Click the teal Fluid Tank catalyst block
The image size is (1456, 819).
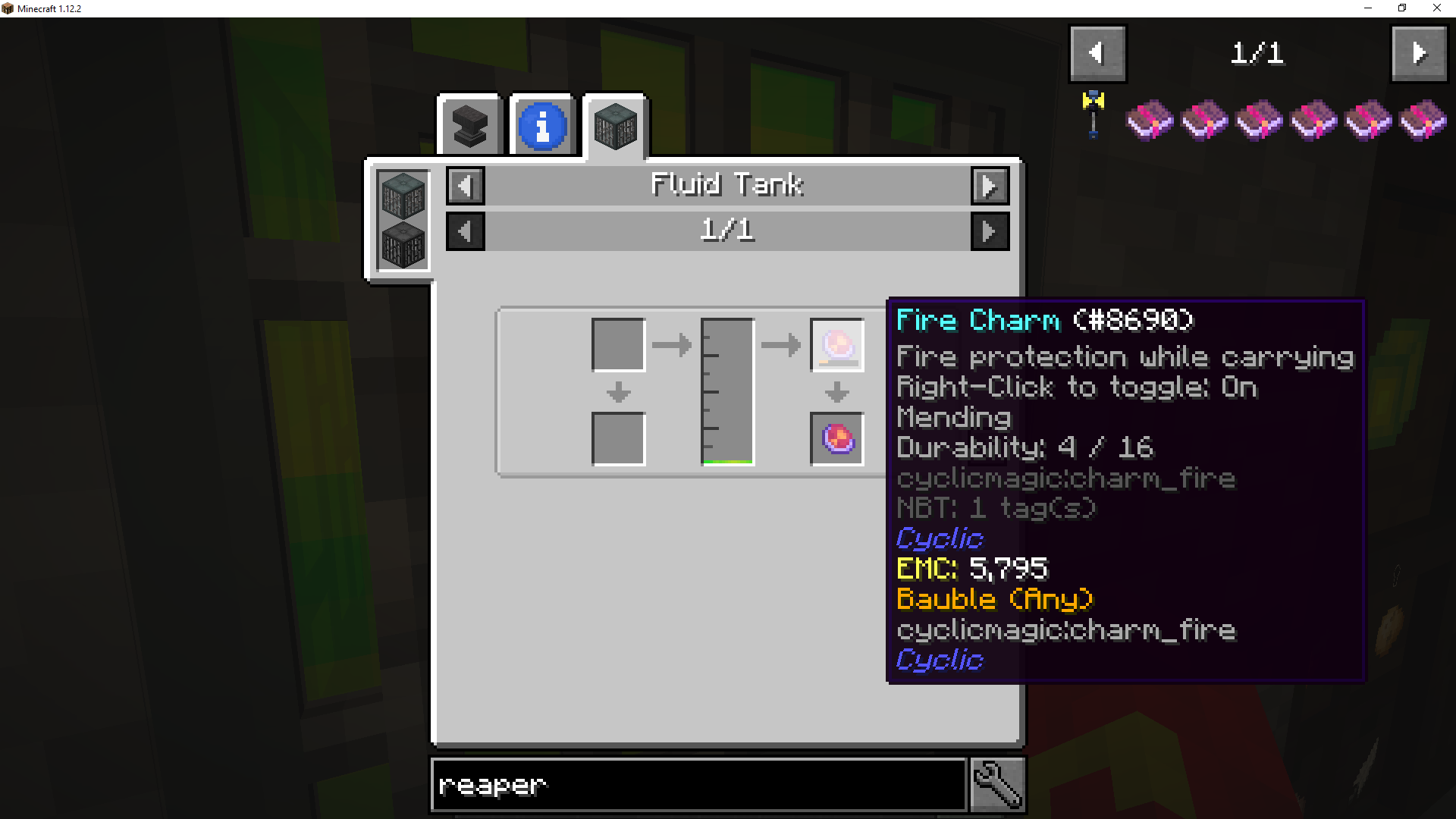tap(401, 197)
